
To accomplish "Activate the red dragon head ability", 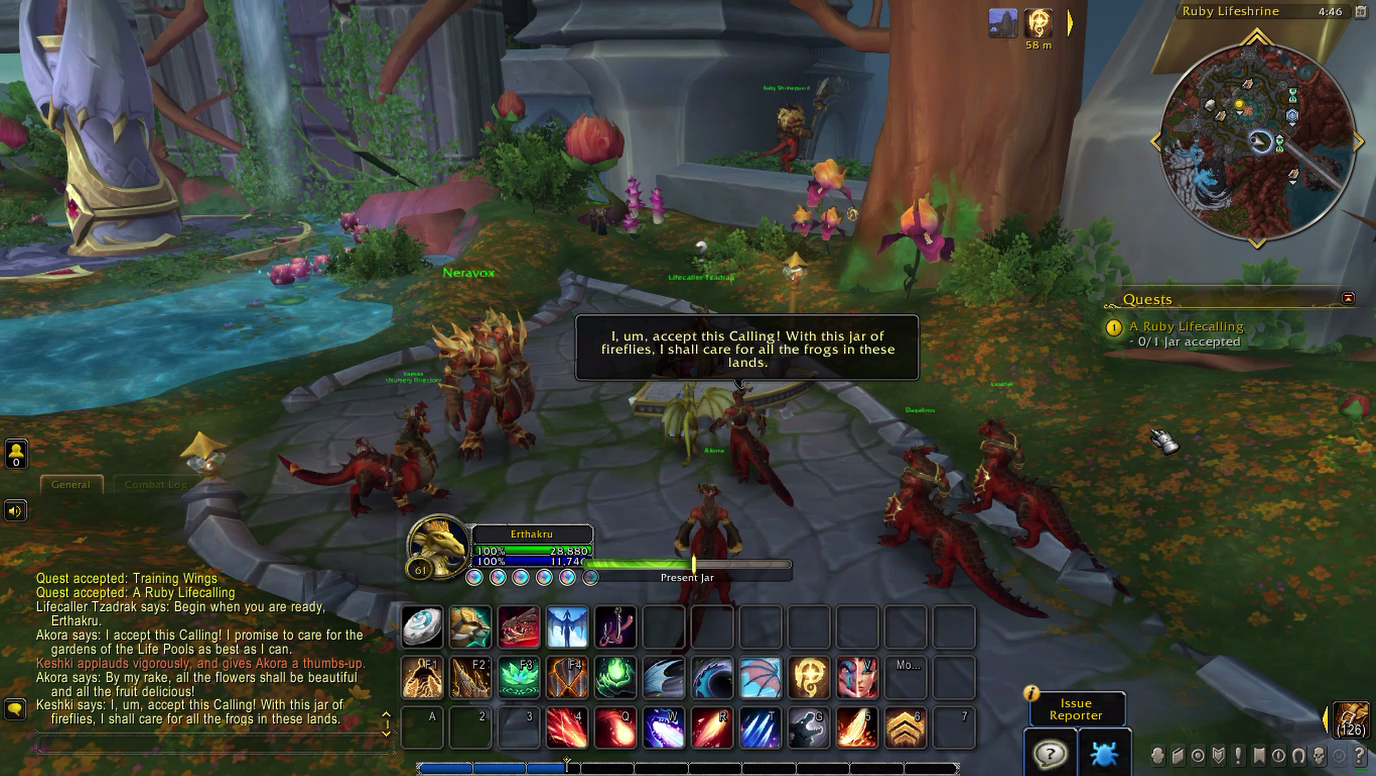I will [x=518, y=627].
